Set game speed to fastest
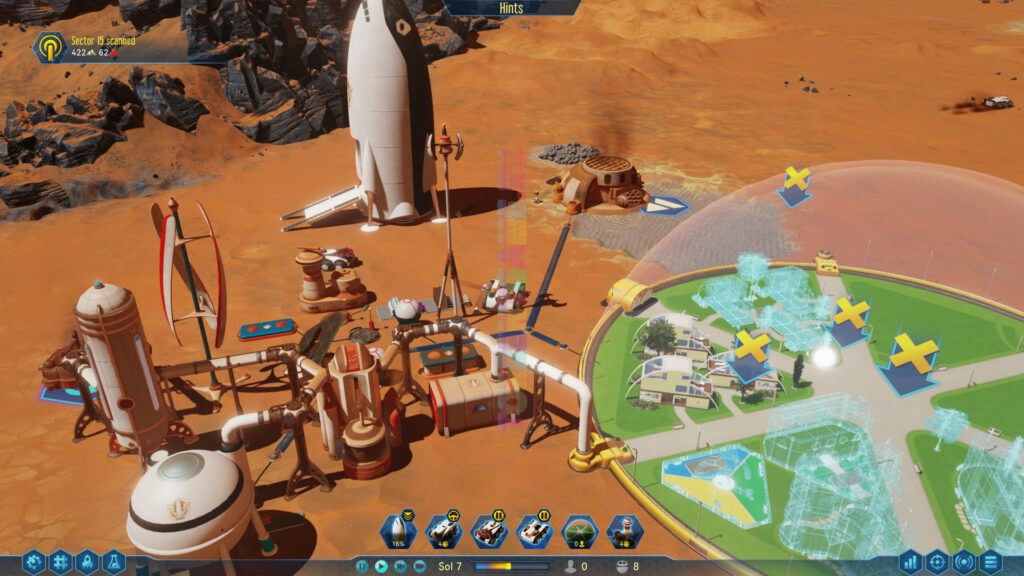Image resolution: width=1024 pixels, height=576 pixels. [x=419, y=566]
